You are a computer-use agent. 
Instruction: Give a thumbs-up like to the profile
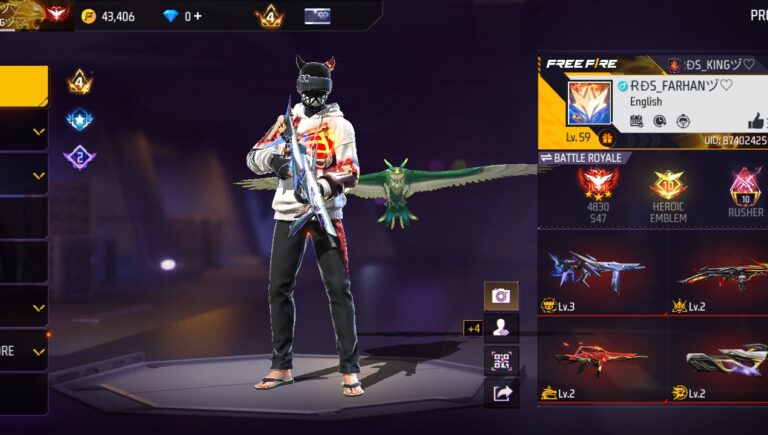pyautogui.click(x=741, y=121)
